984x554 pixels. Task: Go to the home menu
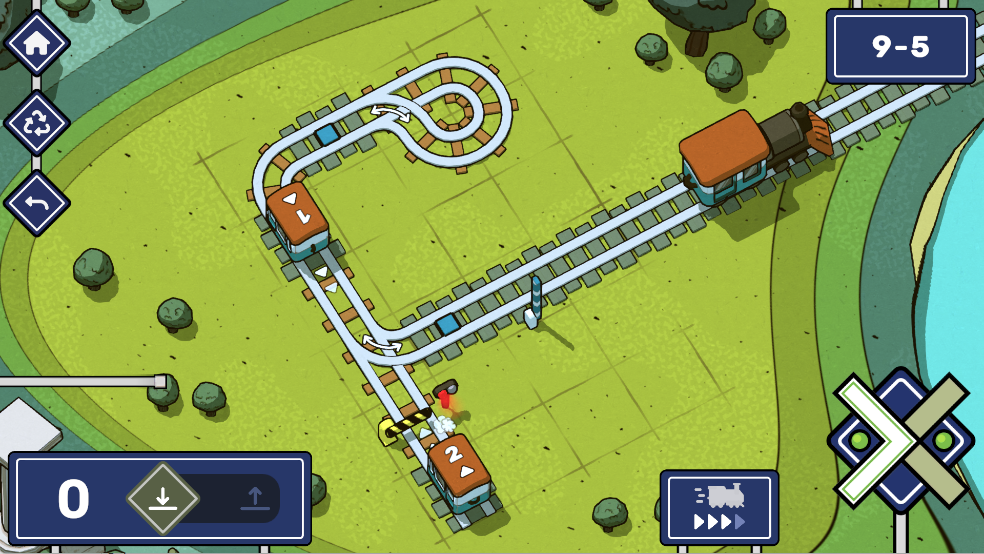[x=37, y=43]
